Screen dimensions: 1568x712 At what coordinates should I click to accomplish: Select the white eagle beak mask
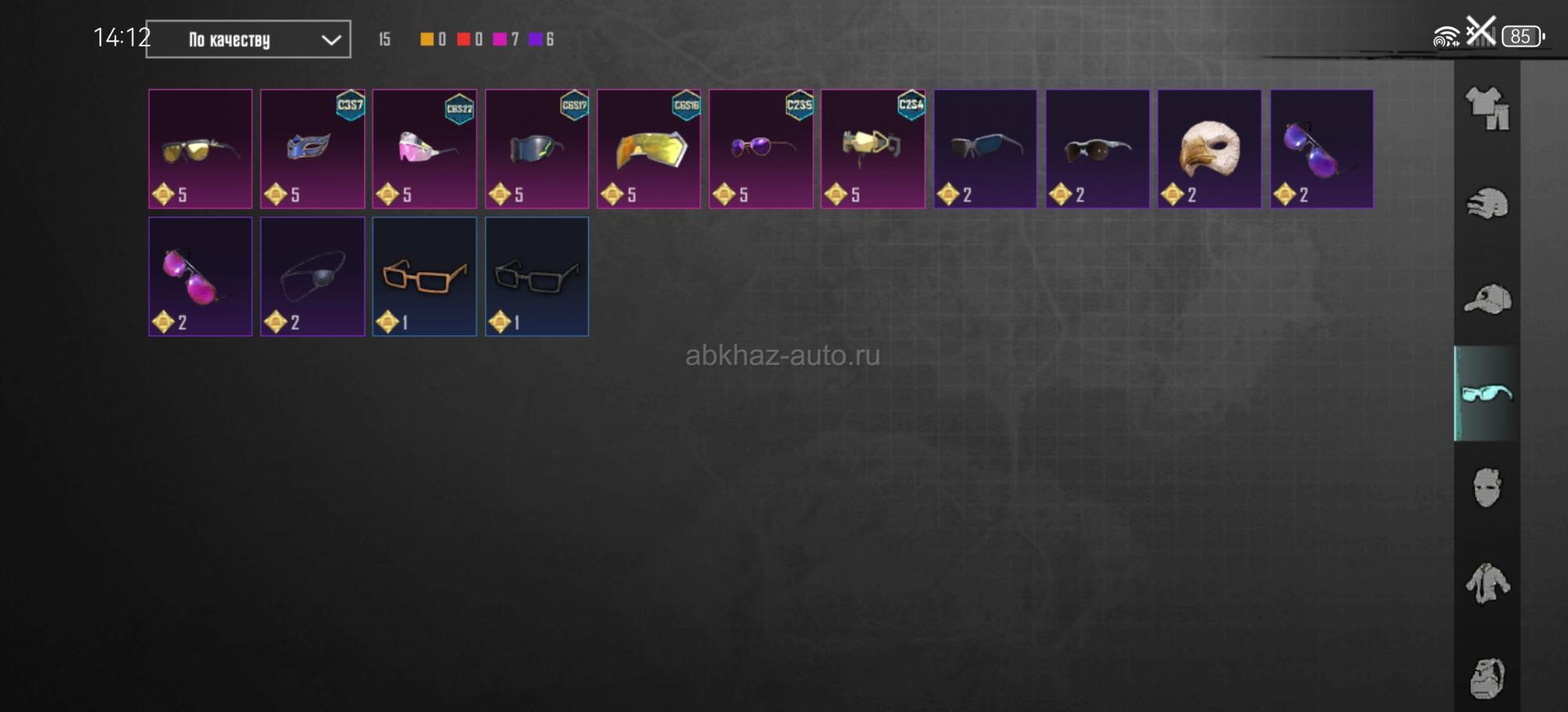click(1209, 149)
